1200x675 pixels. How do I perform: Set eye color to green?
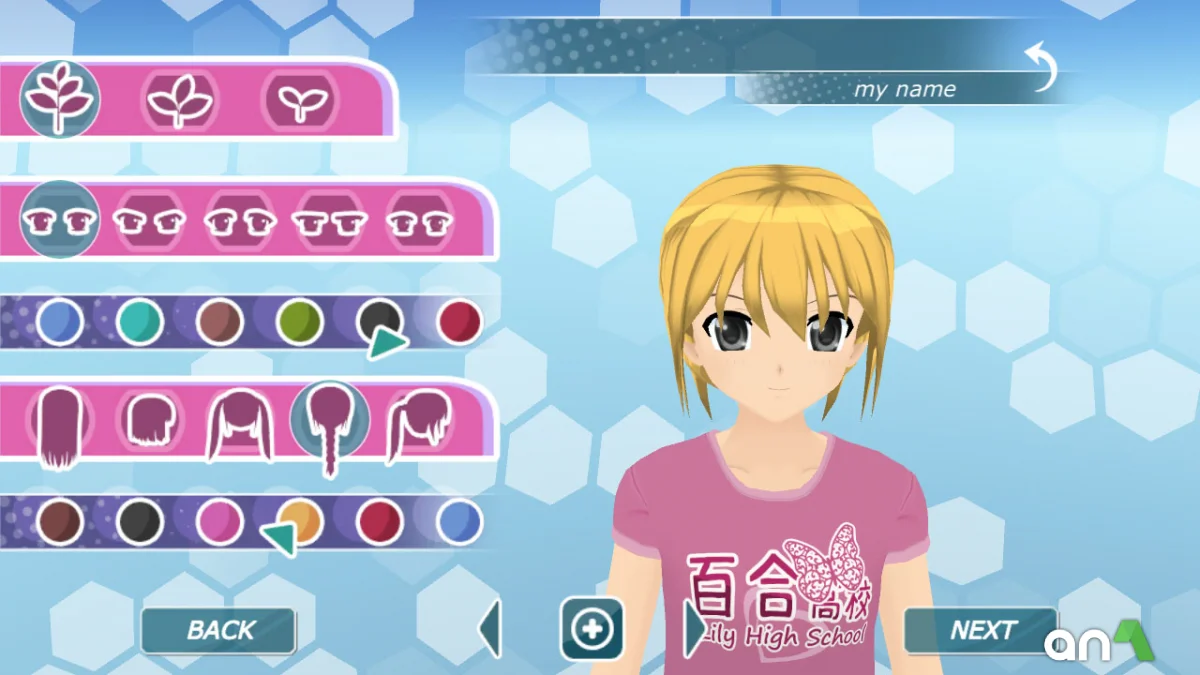tap(300, 322)
